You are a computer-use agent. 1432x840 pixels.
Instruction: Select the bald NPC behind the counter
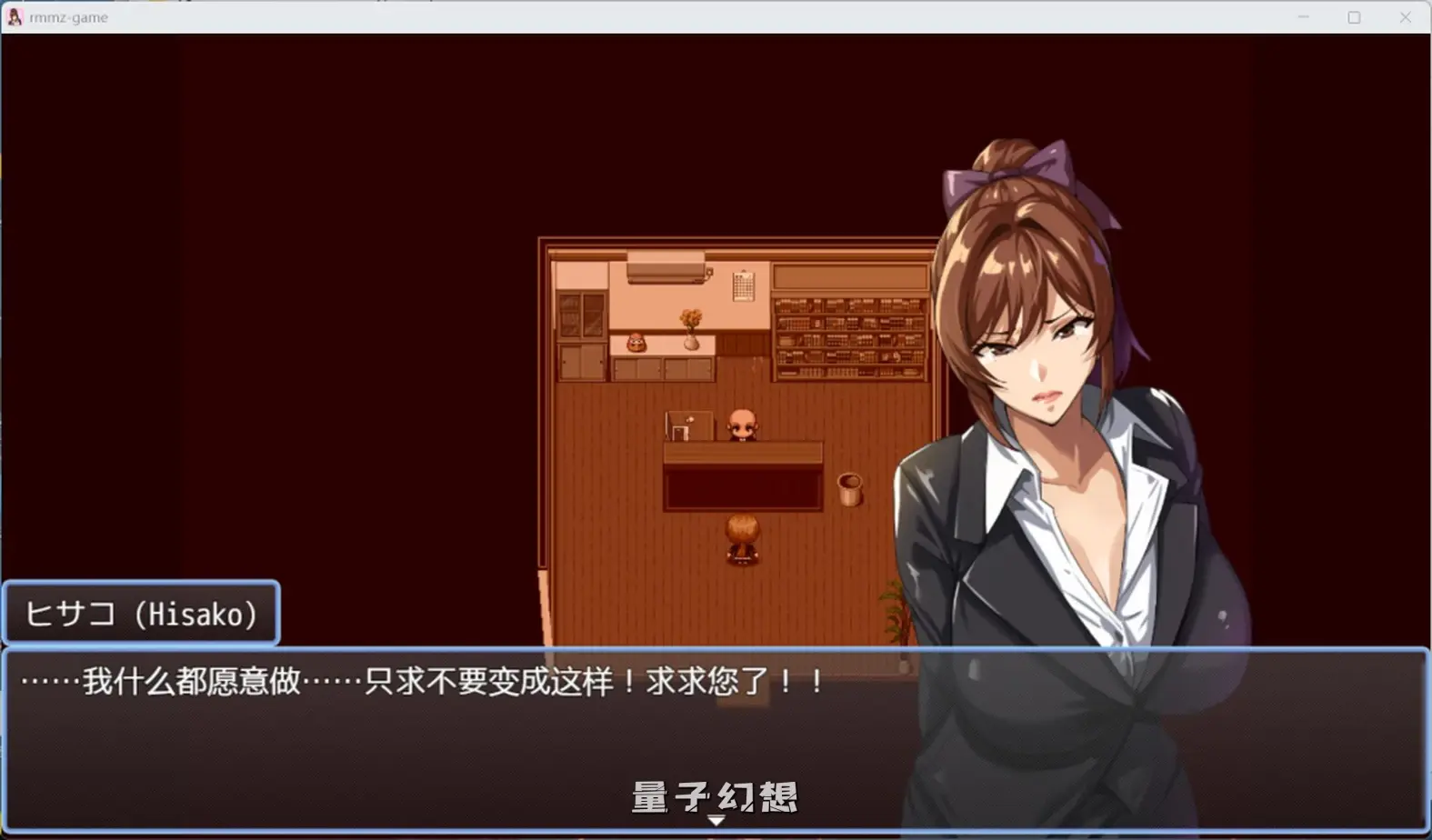tap(743, 425)
